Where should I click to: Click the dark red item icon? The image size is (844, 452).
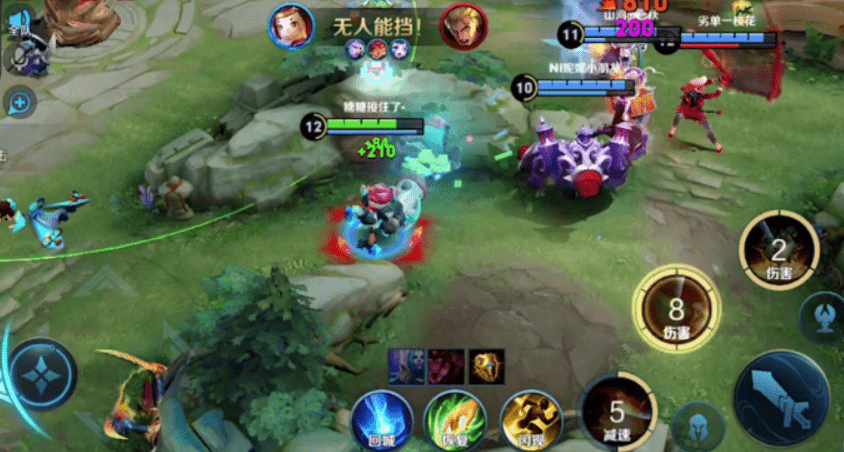click(446, 366)
